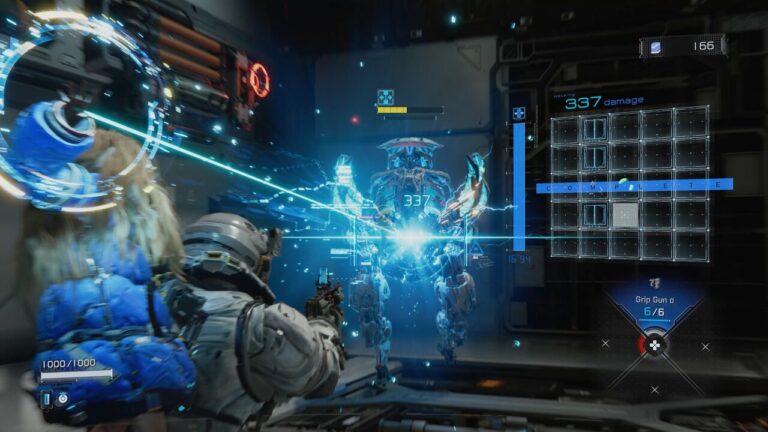Click the blue repair cartridge icon
768x432 pixels.
point(47,398)
